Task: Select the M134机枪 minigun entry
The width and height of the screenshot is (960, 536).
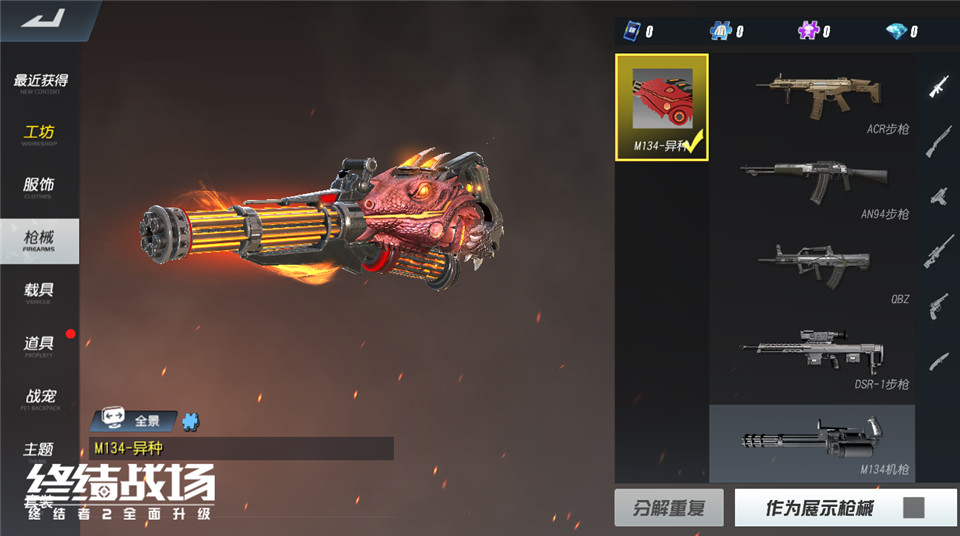Action: pos(812,441)
